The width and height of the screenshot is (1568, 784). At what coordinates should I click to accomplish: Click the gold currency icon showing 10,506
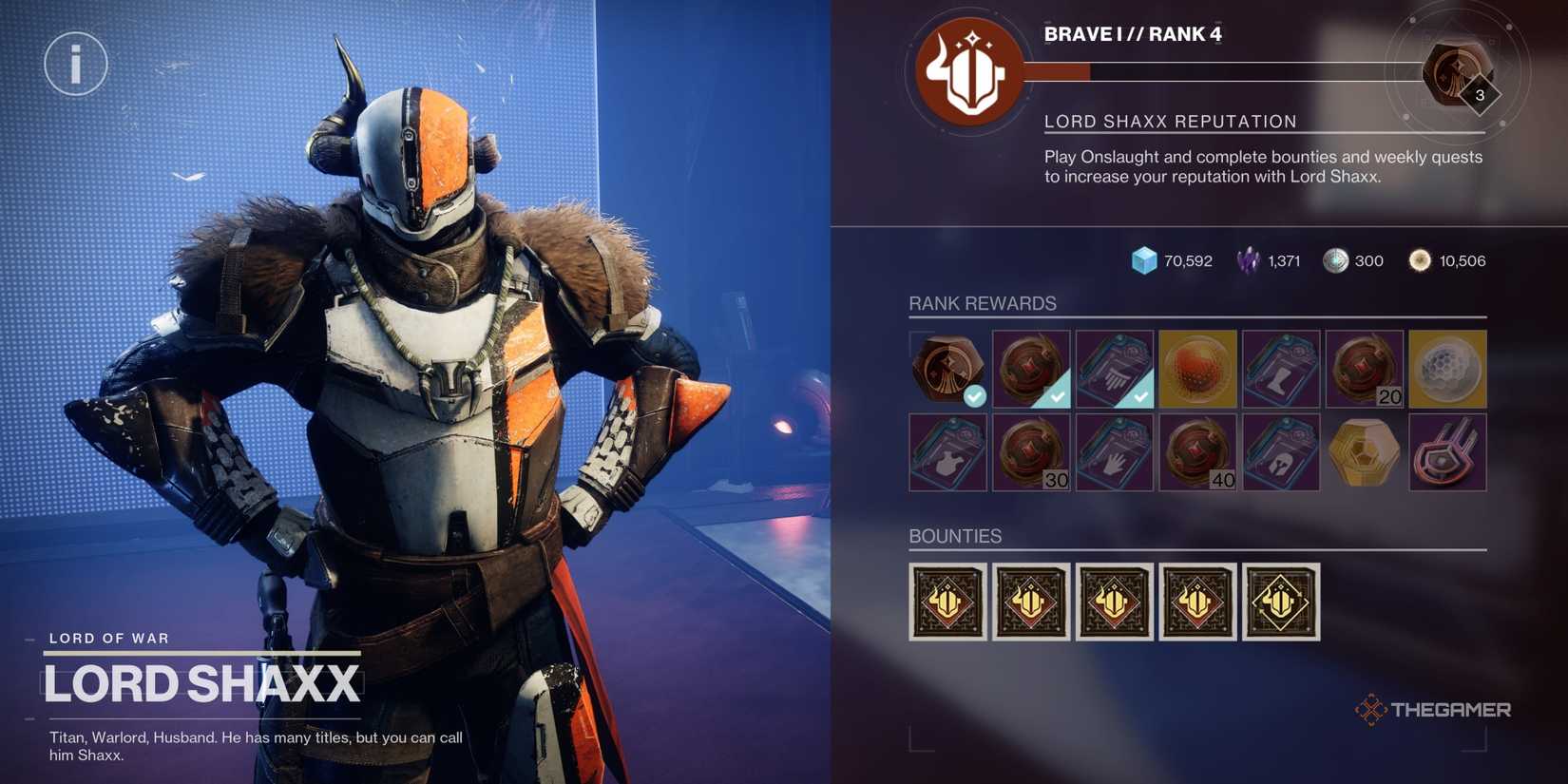(x=1422, y=259)
